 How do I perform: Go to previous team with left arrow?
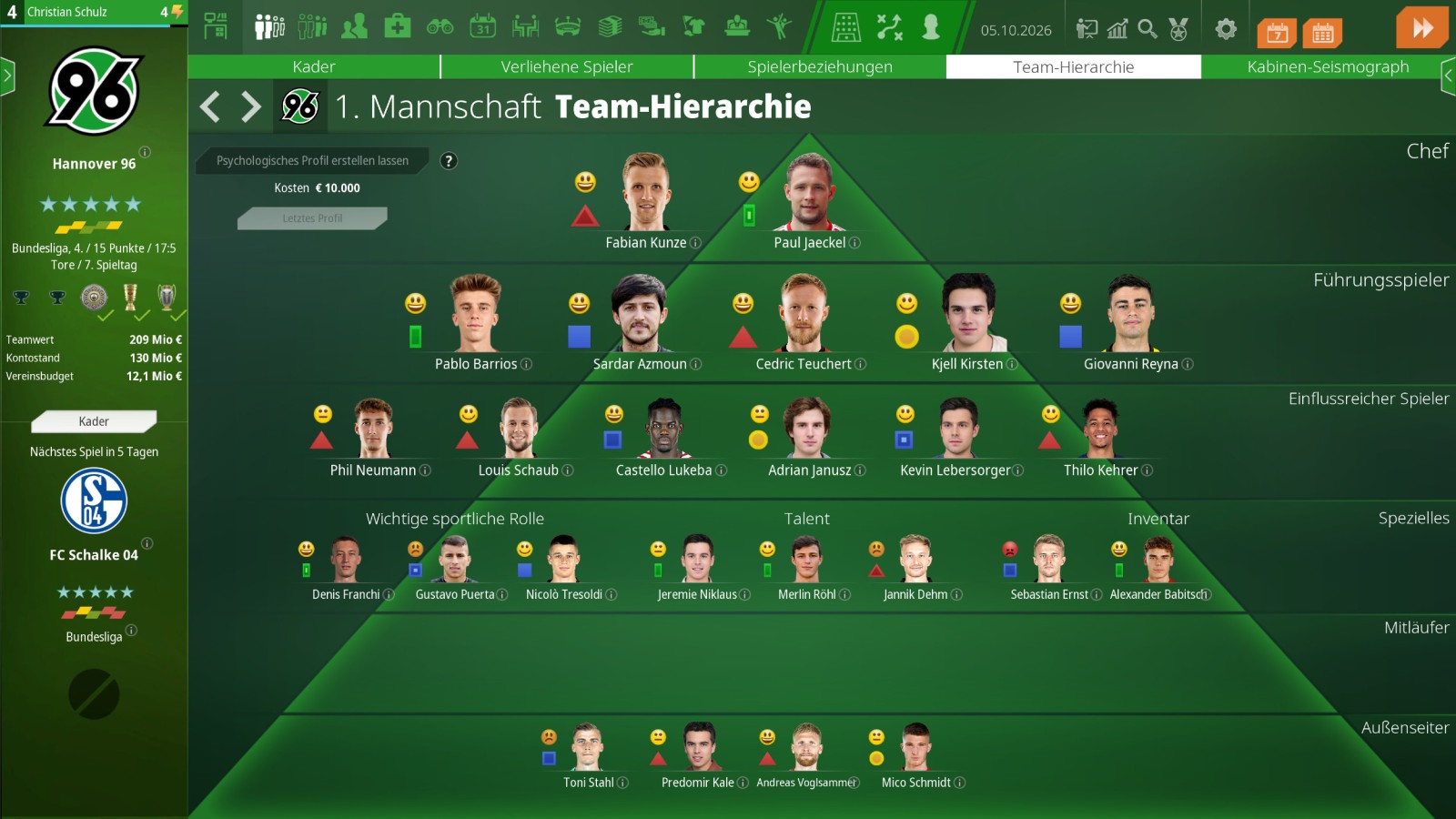(210, 107)
